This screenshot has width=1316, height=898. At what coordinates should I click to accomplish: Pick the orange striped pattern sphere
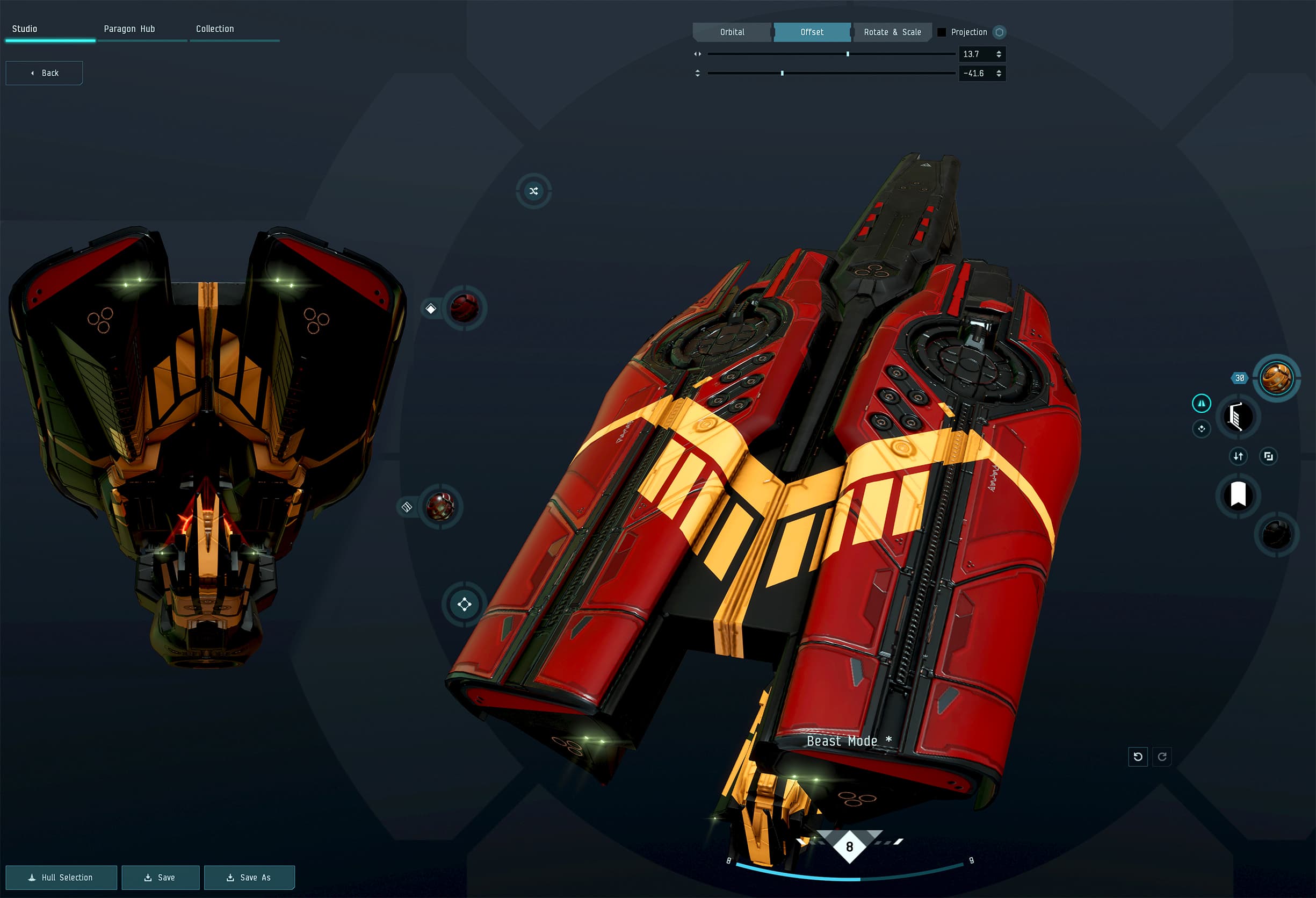click(1276, 378)
